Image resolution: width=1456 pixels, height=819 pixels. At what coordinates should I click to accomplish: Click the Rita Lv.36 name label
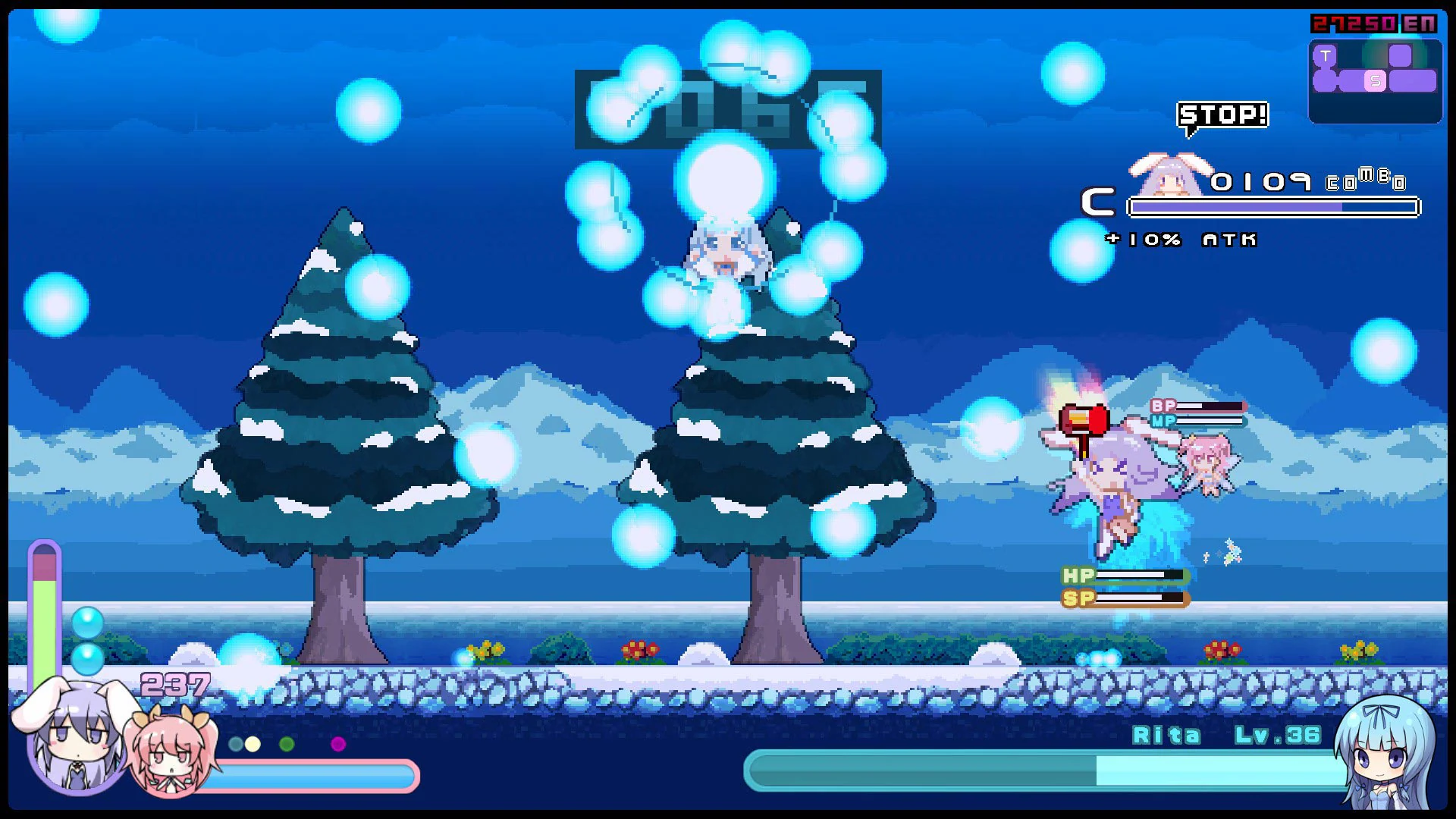click(1228, 735)
